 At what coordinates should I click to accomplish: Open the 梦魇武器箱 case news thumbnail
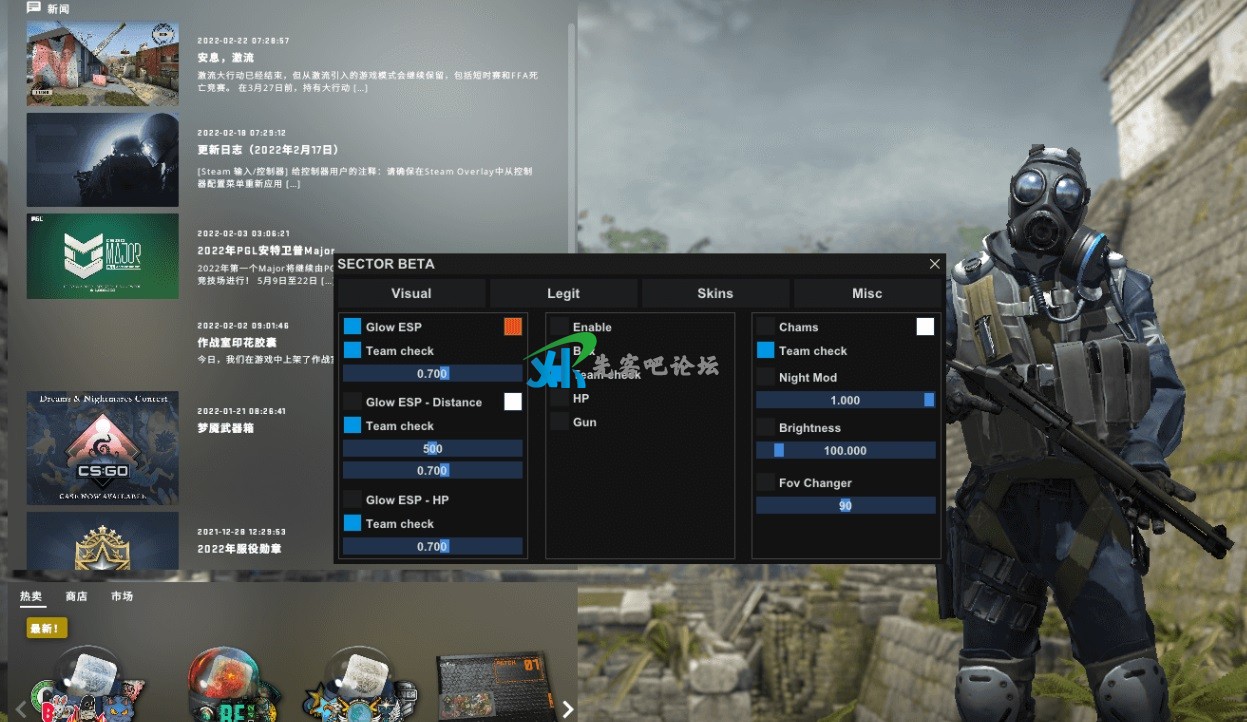click(102, 447)
